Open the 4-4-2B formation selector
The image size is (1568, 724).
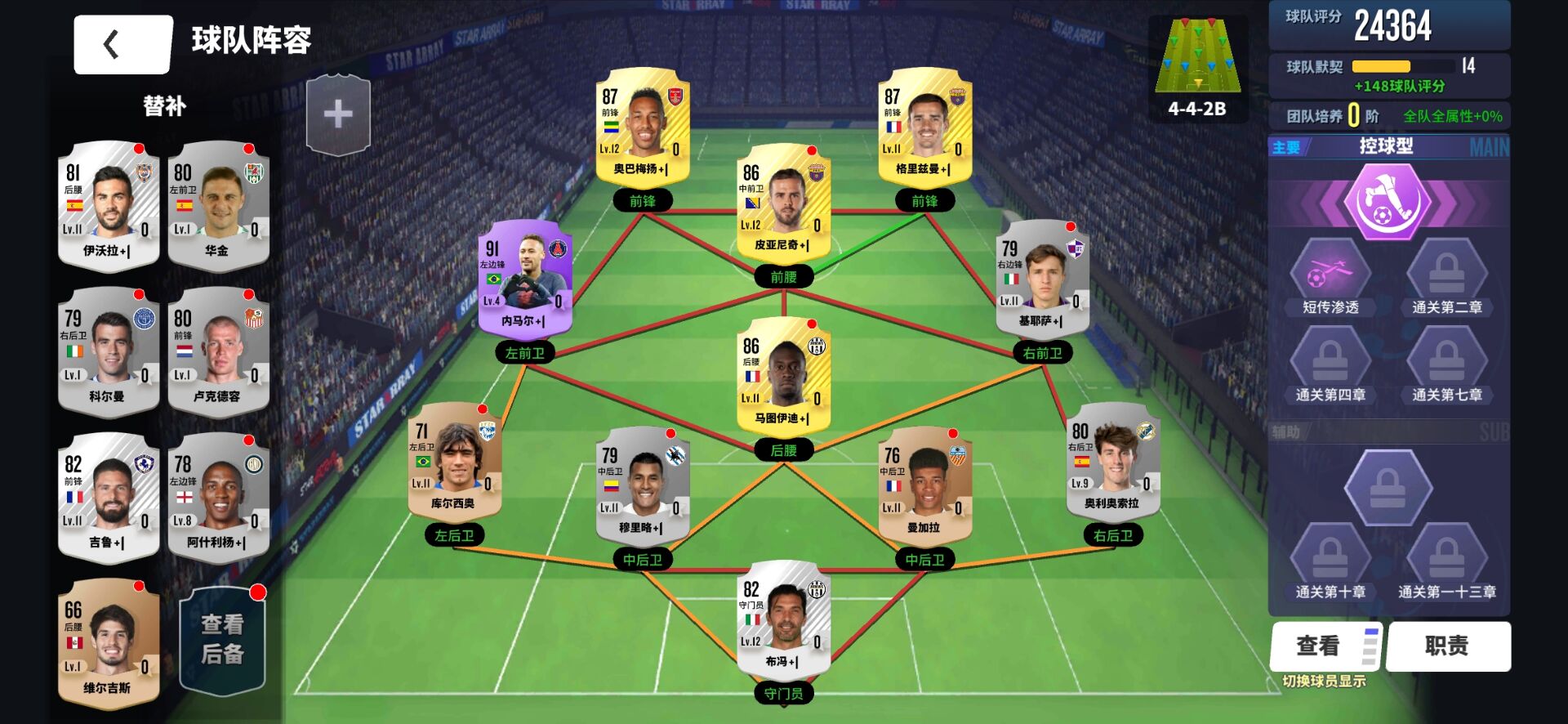[x=1197, y=69]
